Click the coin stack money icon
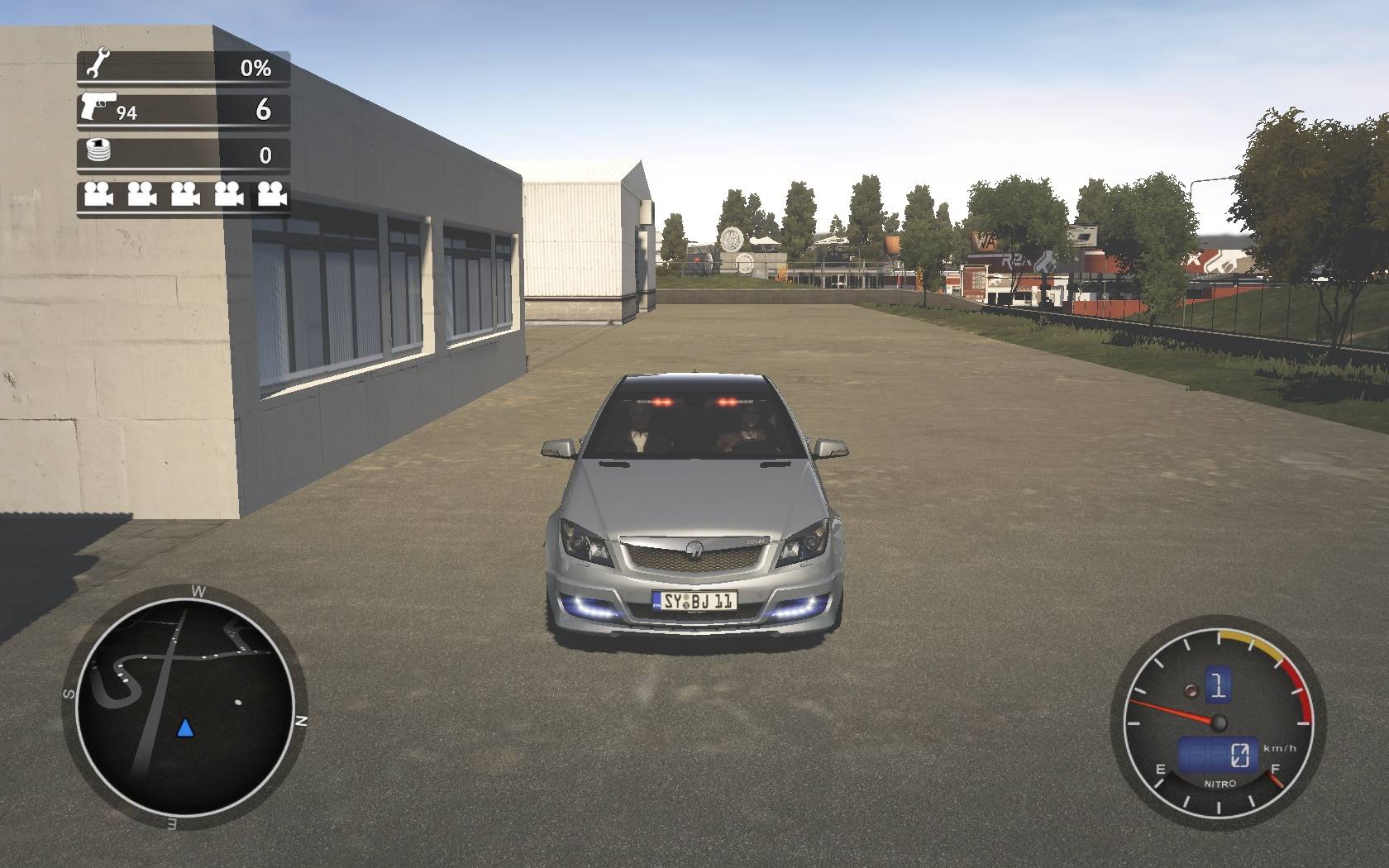The height and width of the screenshot is (868, 1389). point(98,151)
